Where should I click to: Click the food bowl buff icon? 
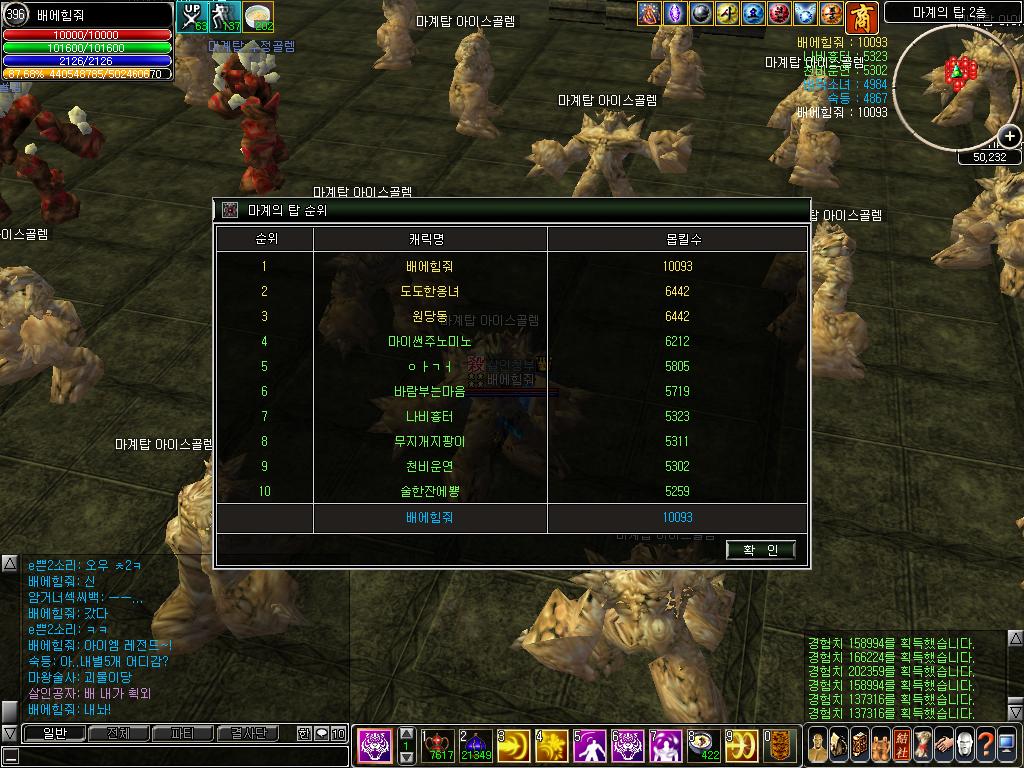tap(258, 16)
